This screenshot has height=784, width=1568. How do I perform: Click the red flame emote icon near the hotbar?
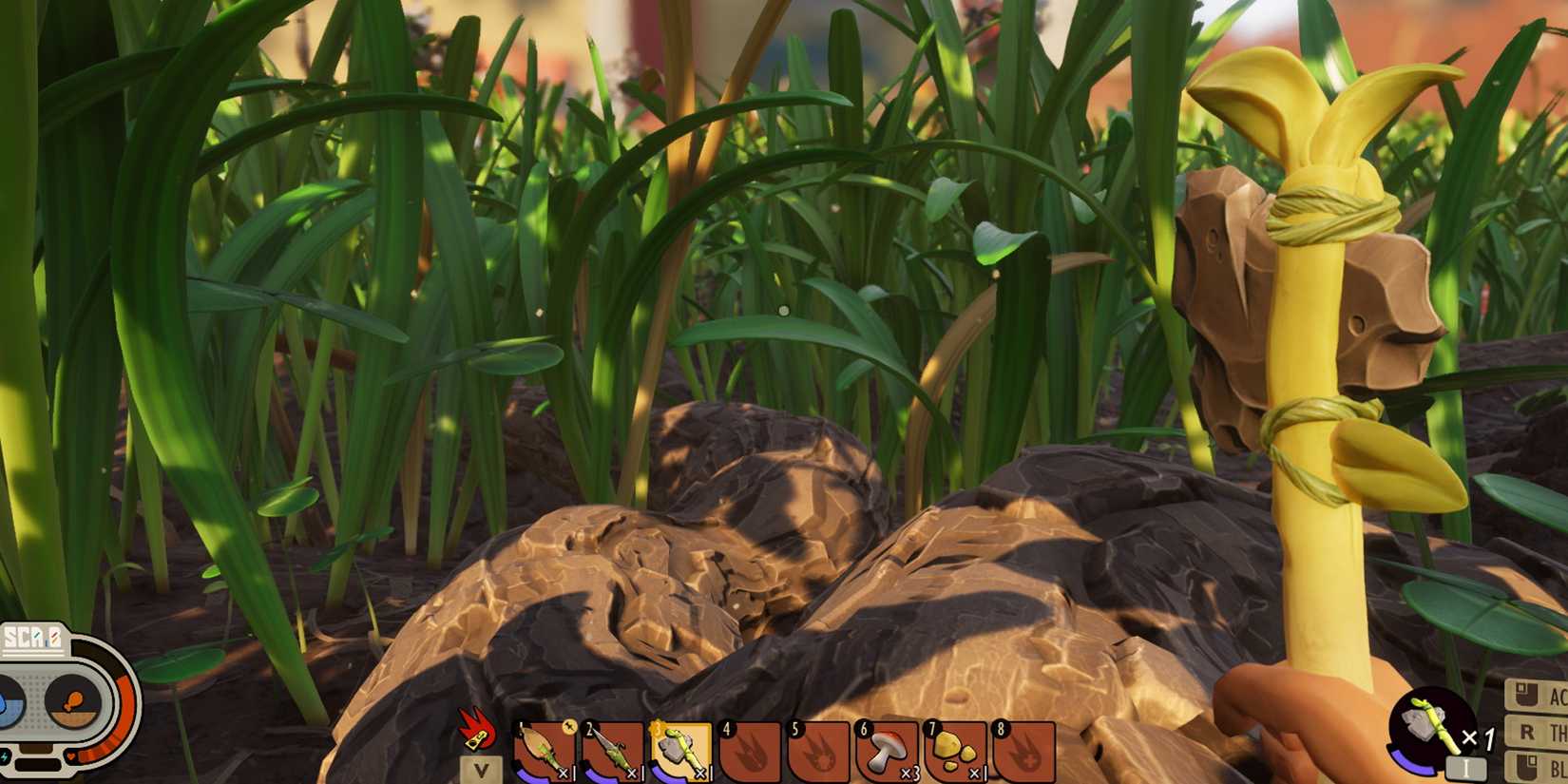coord(475,734)
